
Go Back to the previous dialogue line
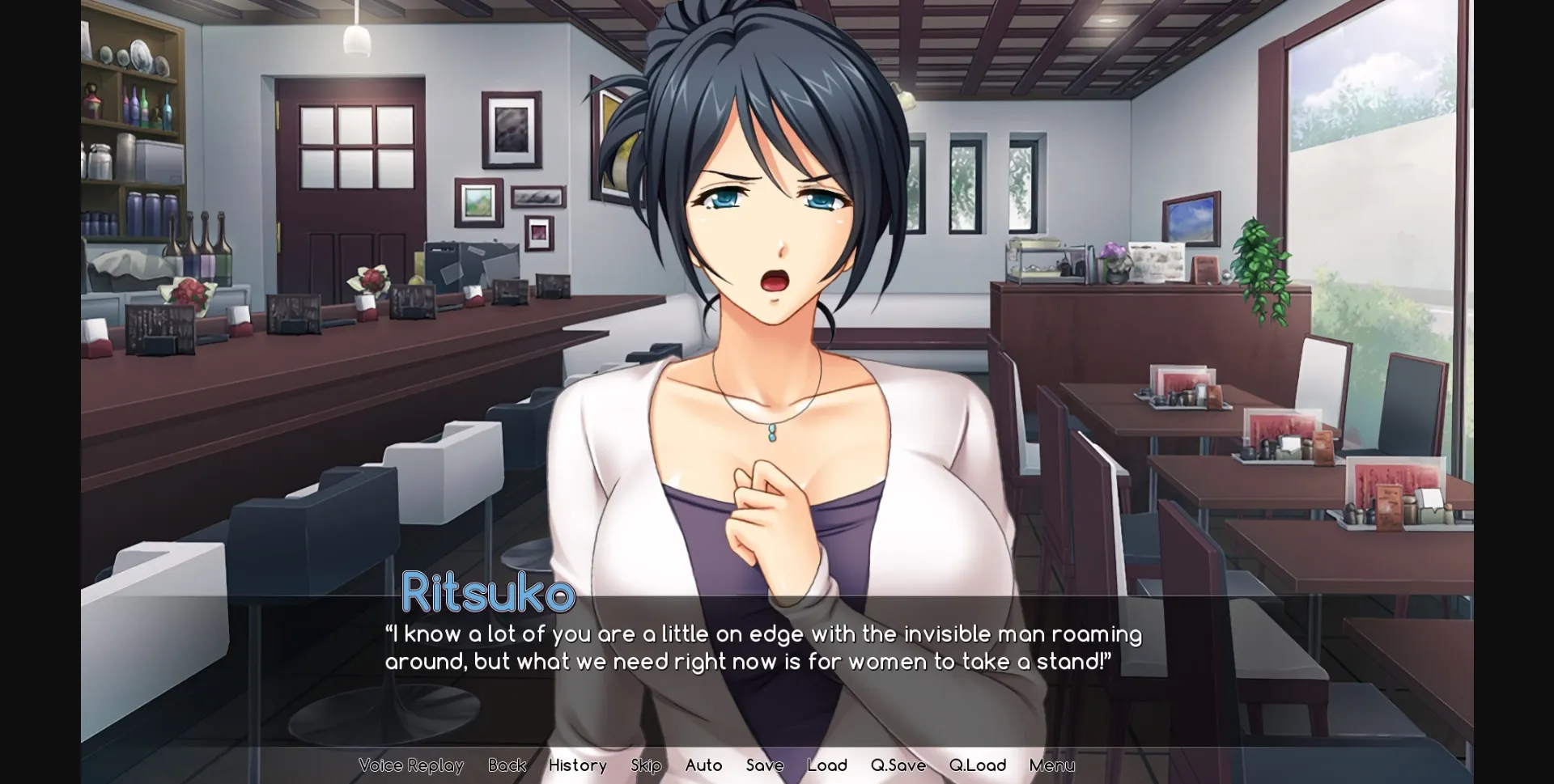pyautogui.click(x=507, y=765)
